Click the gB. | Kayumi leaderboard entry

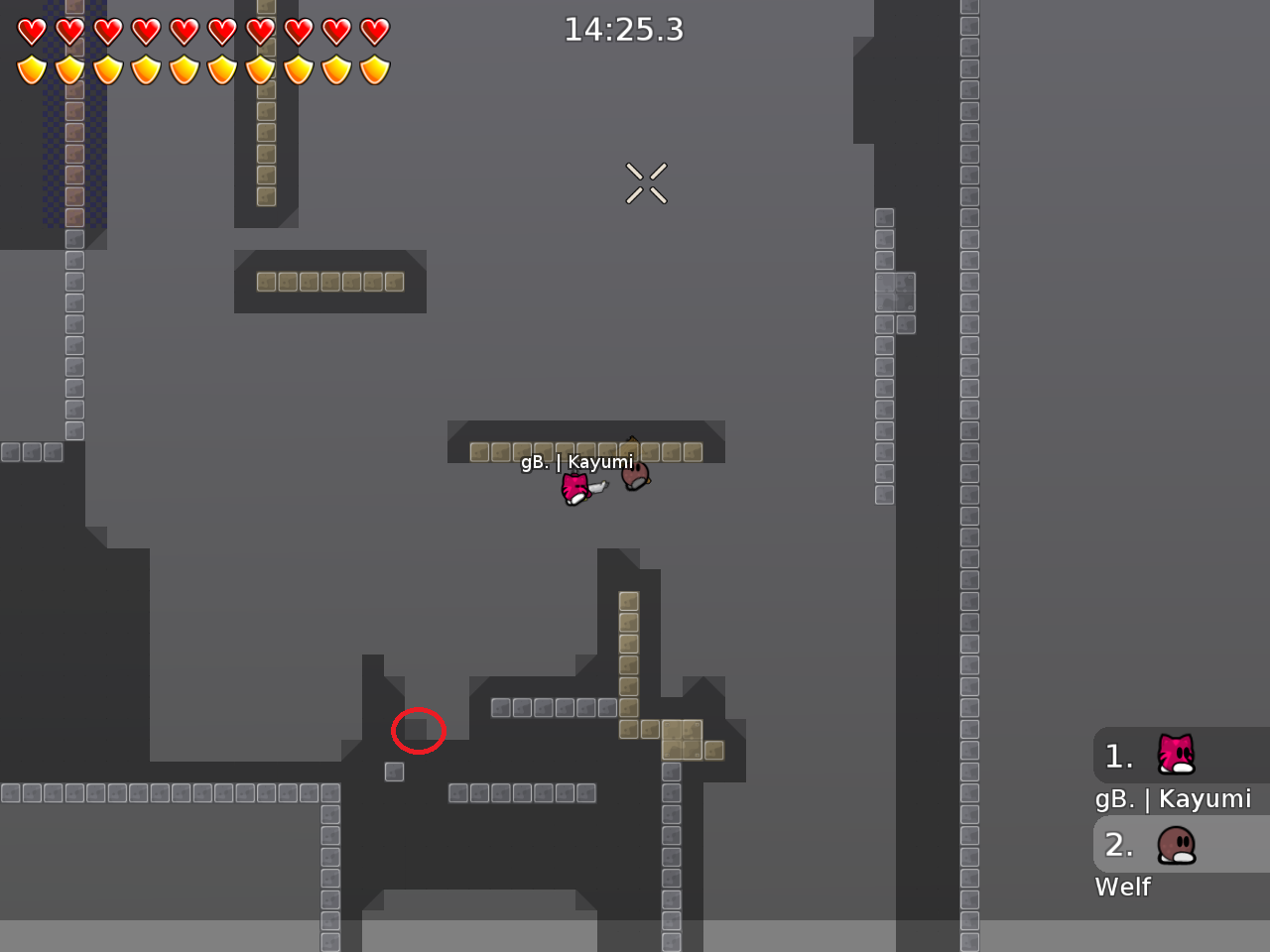pos(1173,799)
